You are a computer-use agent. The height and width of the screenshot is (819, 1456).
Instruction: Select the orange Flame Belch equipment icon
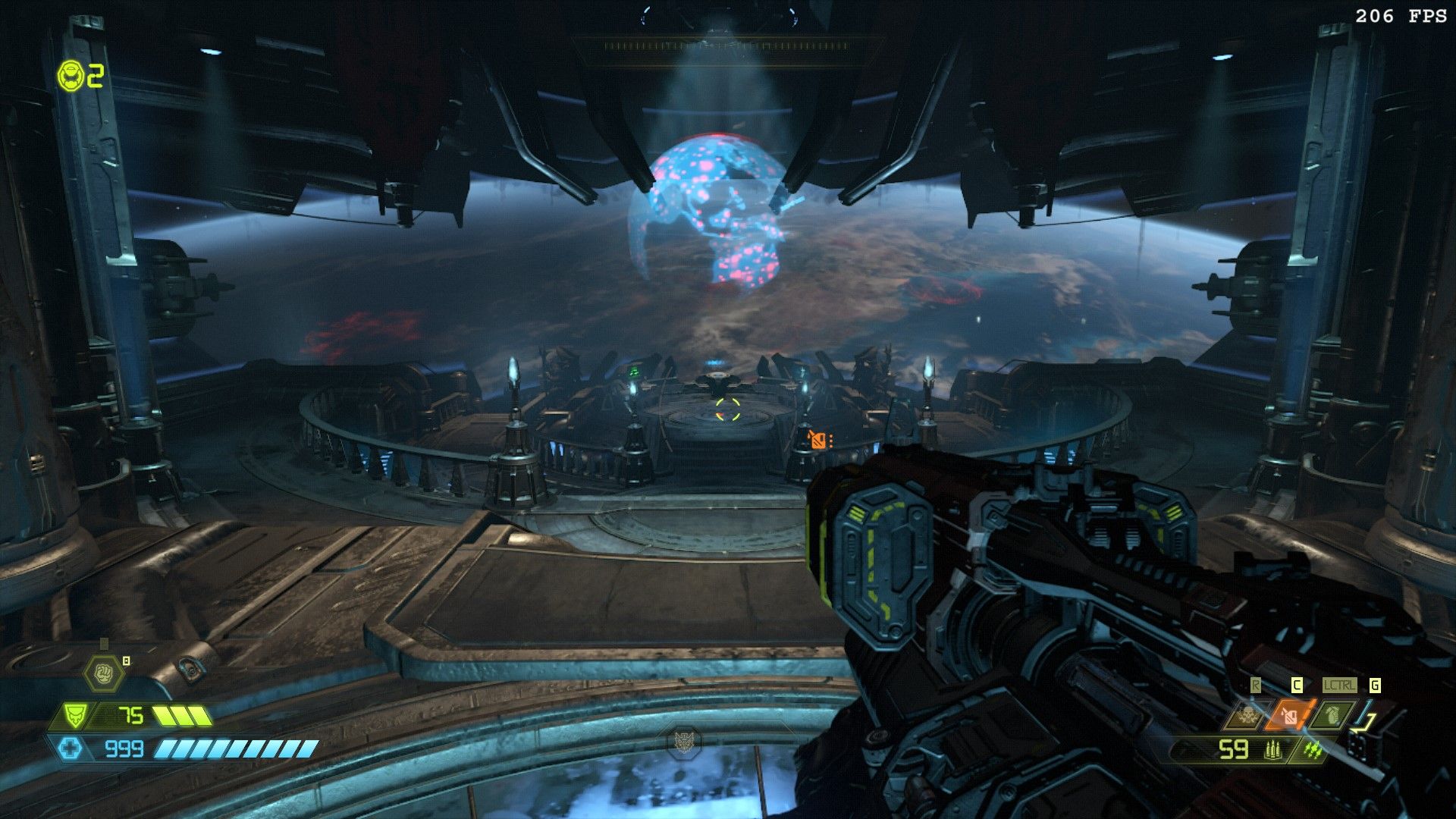1289,714
